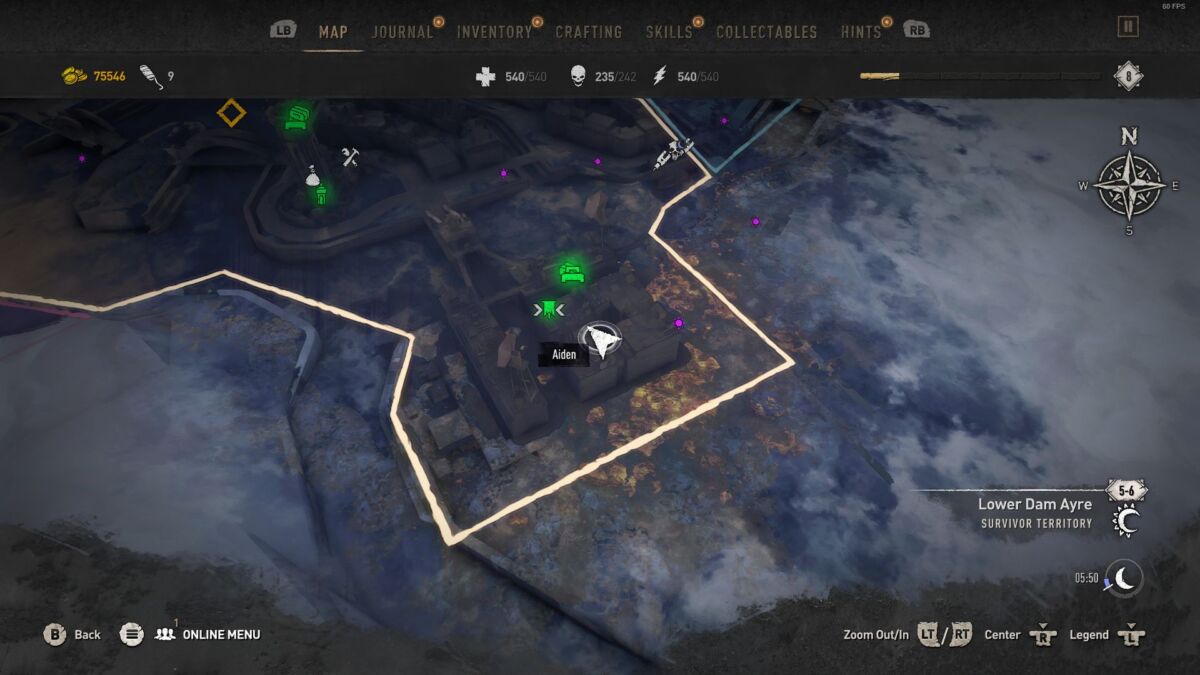Image resolution: width=1200 pixels, height=675 pixels.
Task: Select the crossed hammer and wrench marker
Action: point(349,156)
